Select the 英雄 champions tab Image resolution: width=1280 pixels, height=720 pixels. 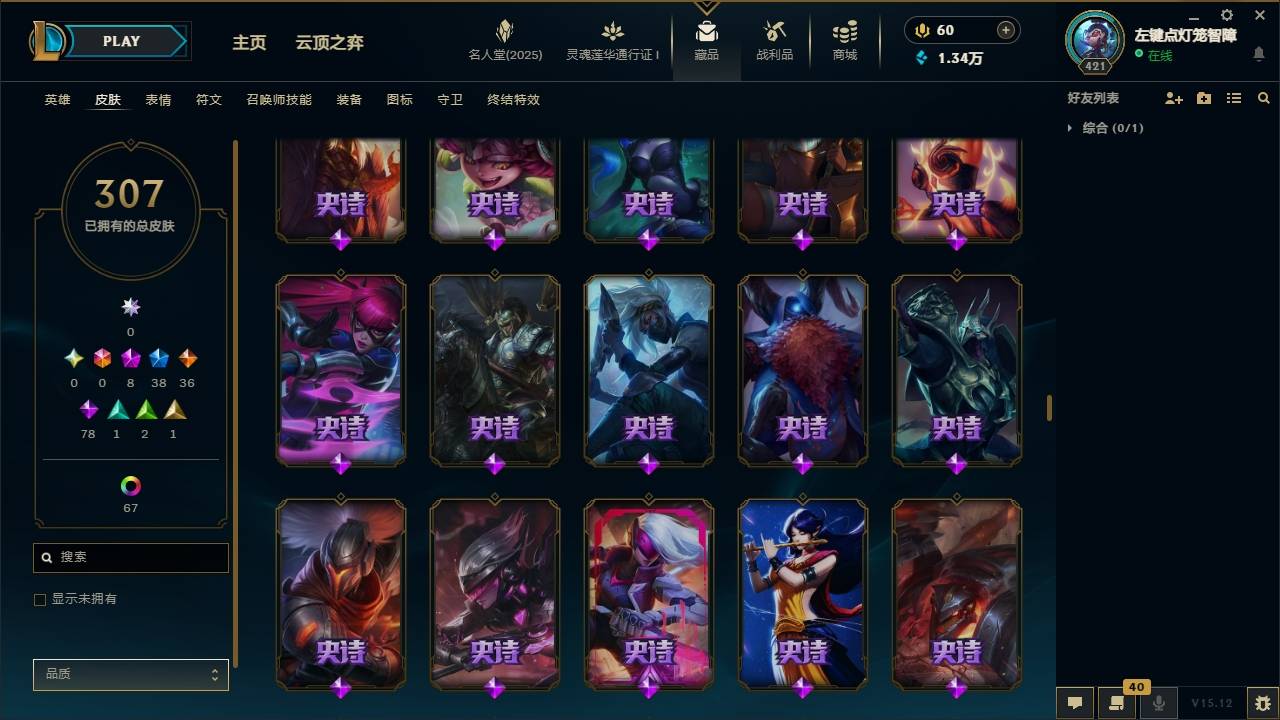56,100
